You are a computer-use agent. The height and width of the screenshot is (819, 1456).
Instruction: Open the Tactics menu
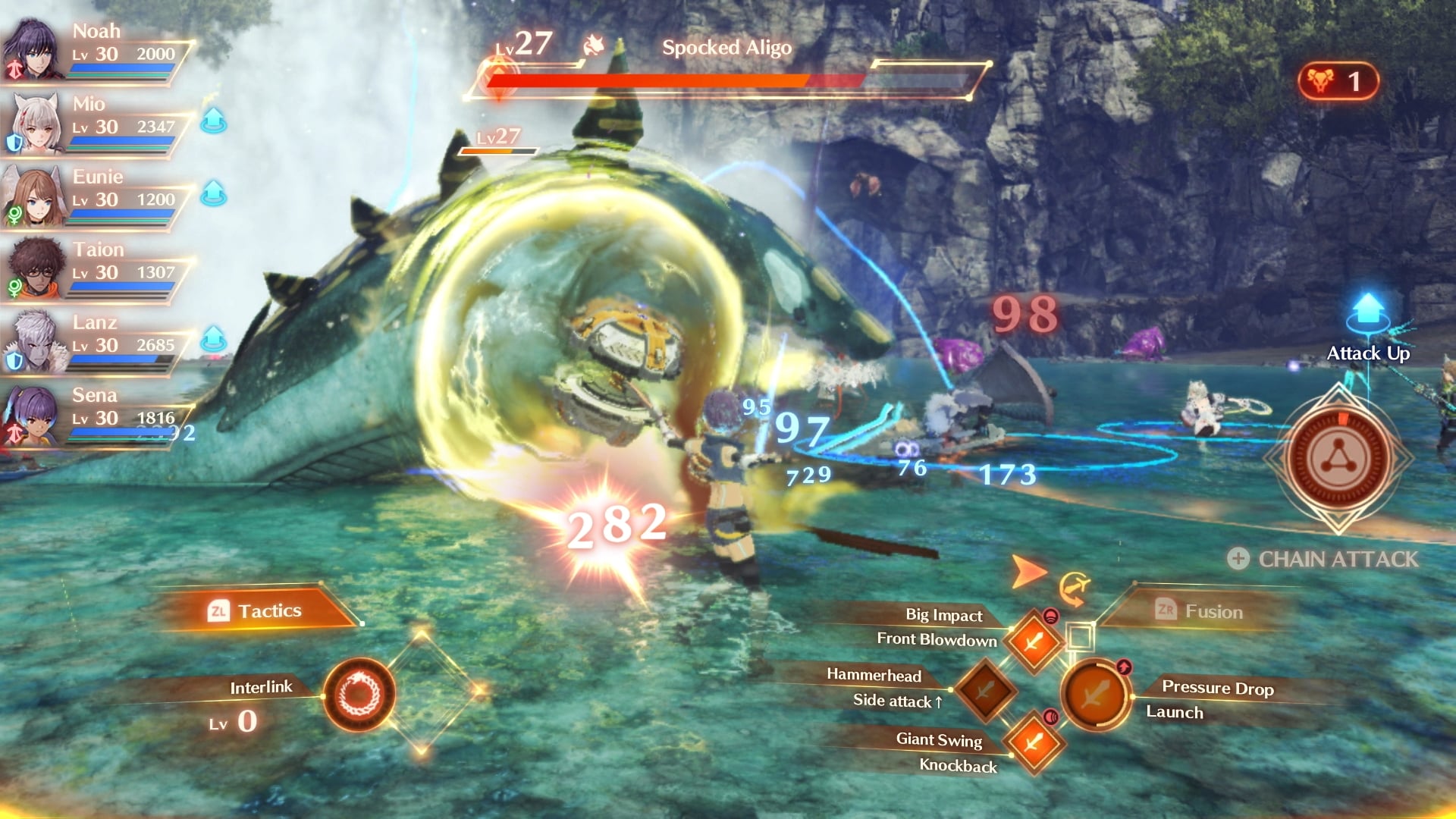[256, 610]
